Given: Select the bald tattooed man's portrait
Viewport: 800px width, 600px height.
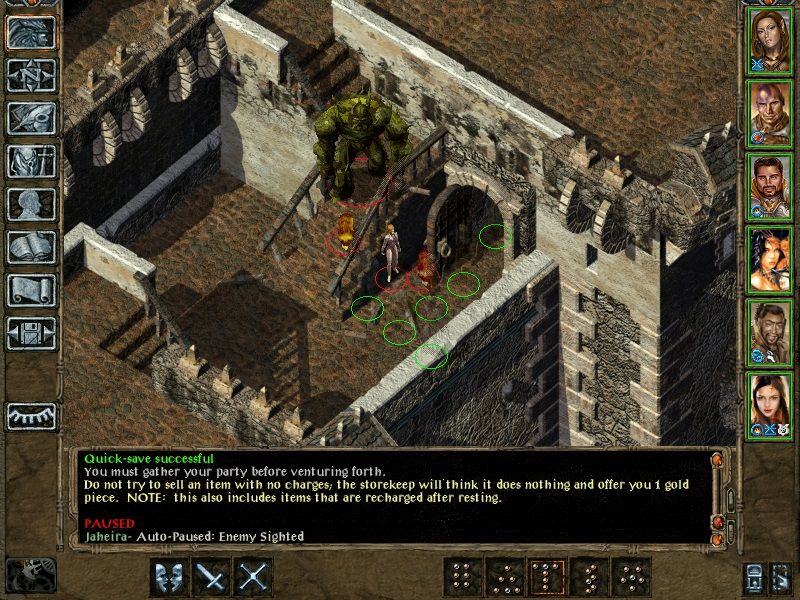Looking at the screenshot, I should [x=769, y=115].
